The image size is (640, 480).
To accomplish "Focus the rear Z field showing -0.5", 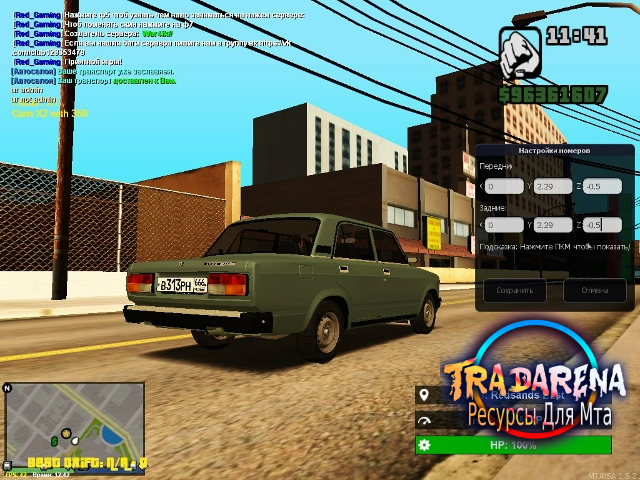I will tap(604, 224).
